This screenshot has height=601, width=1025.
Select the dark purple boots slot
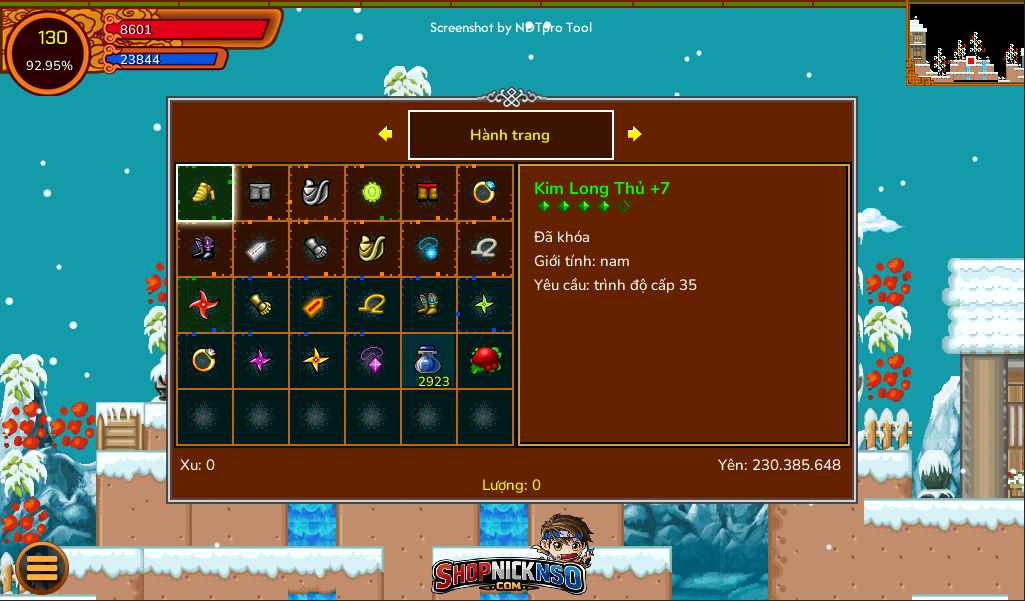coord(205,249)
